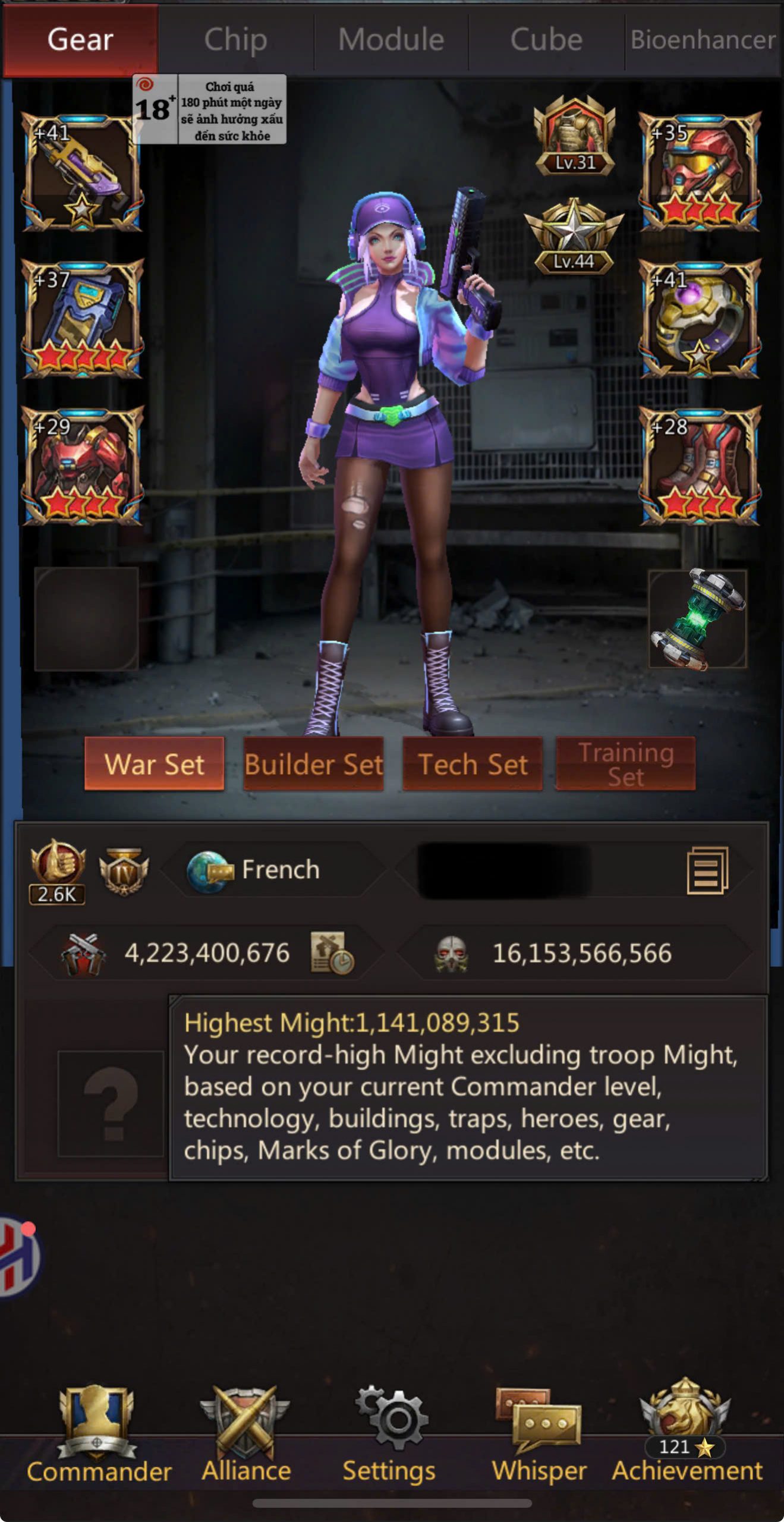Select the +29 red armor slot
Screen dimensions: 784x1522
(x=82, y=466)
